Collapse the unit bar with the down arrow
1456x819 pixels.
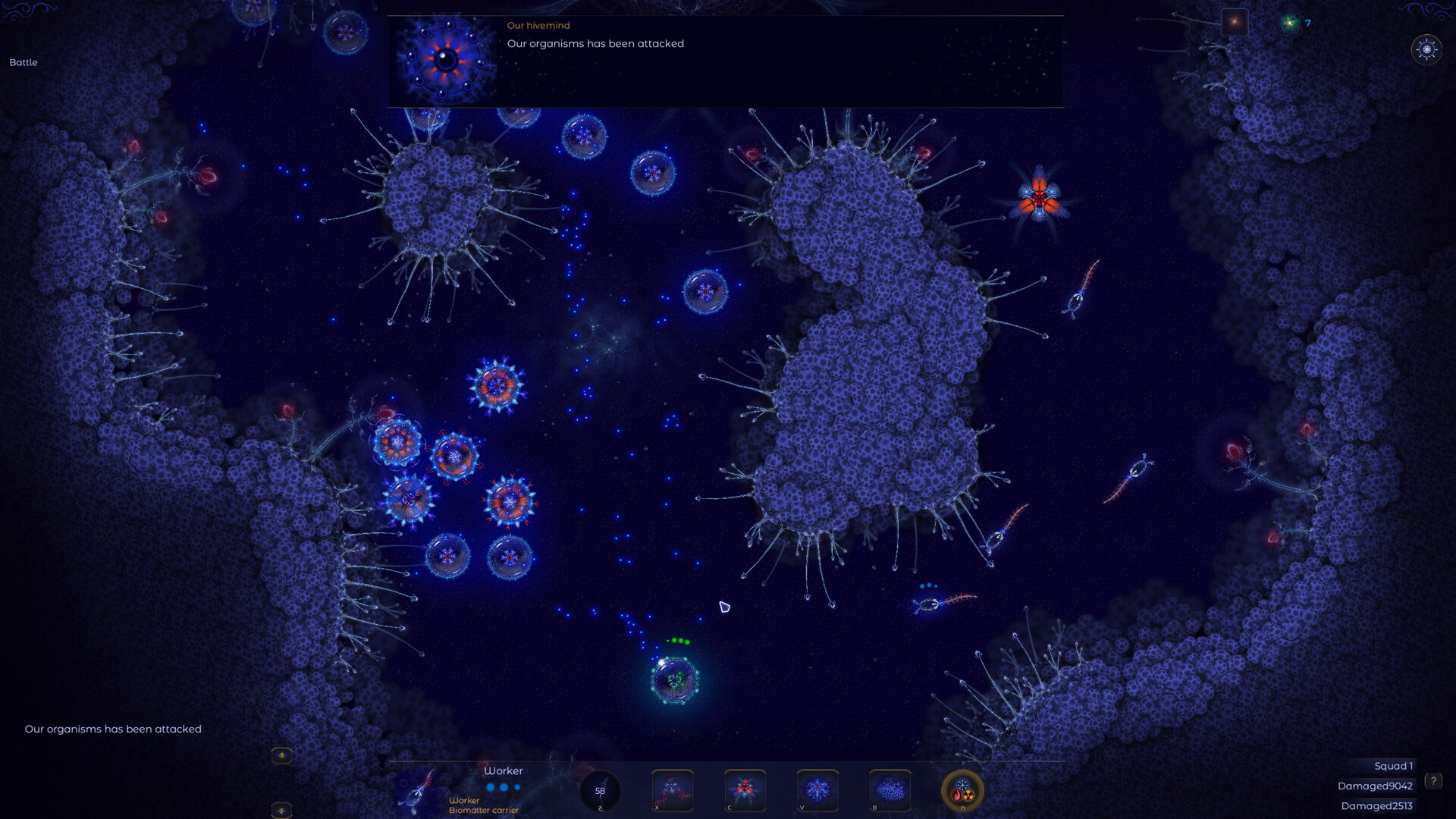point(282,810)
